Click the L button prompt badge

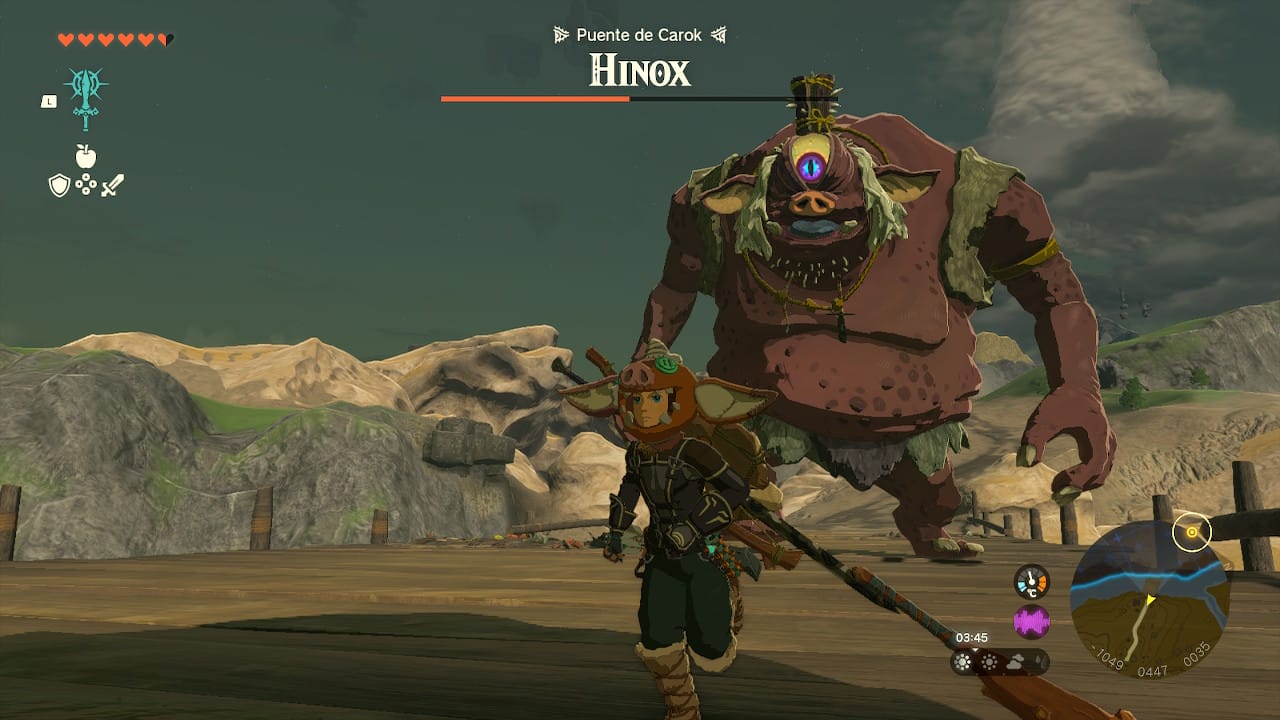click(x=48, y=101)
